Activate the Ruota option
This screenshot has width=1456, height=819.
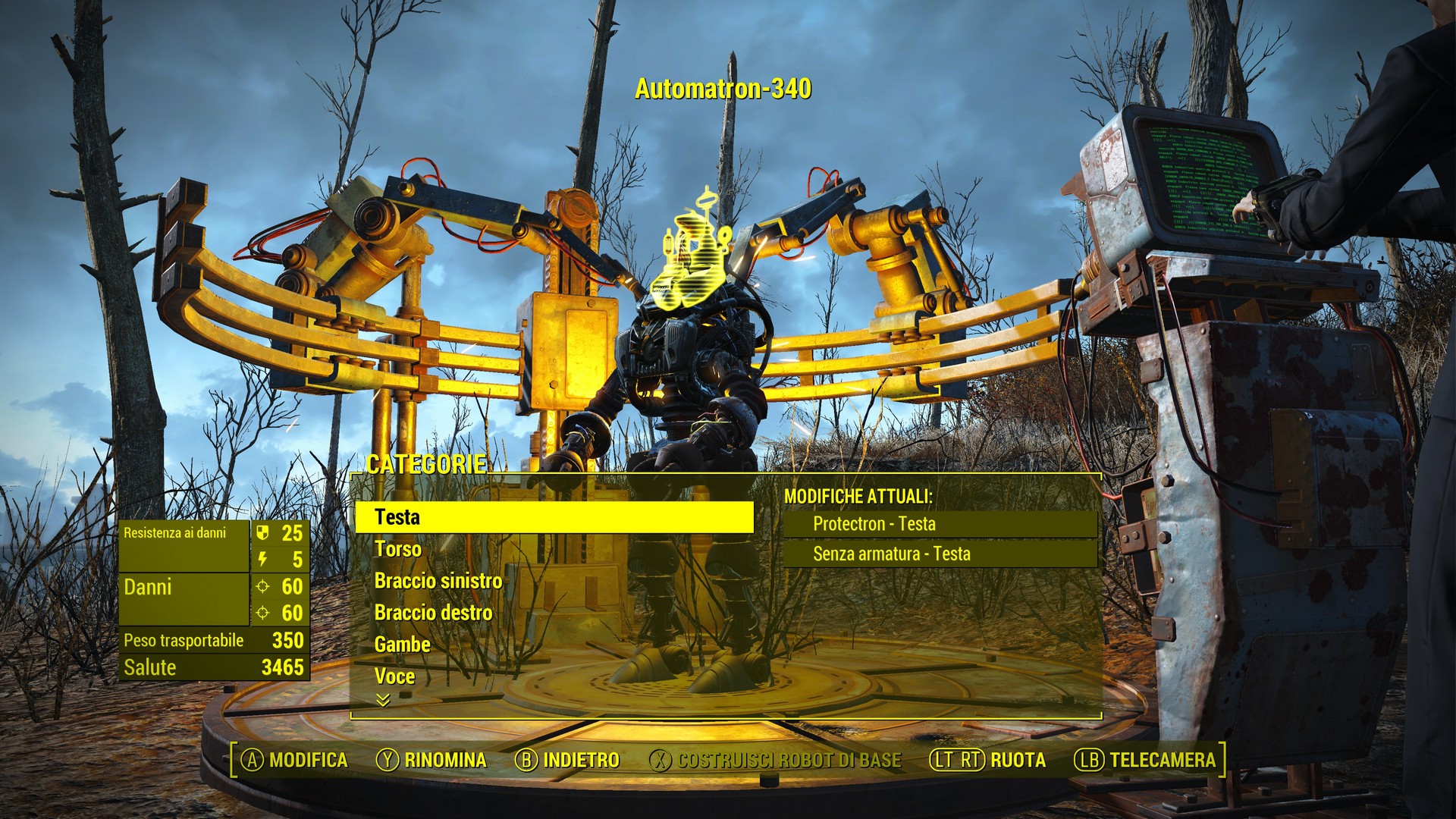click(989, 760)
